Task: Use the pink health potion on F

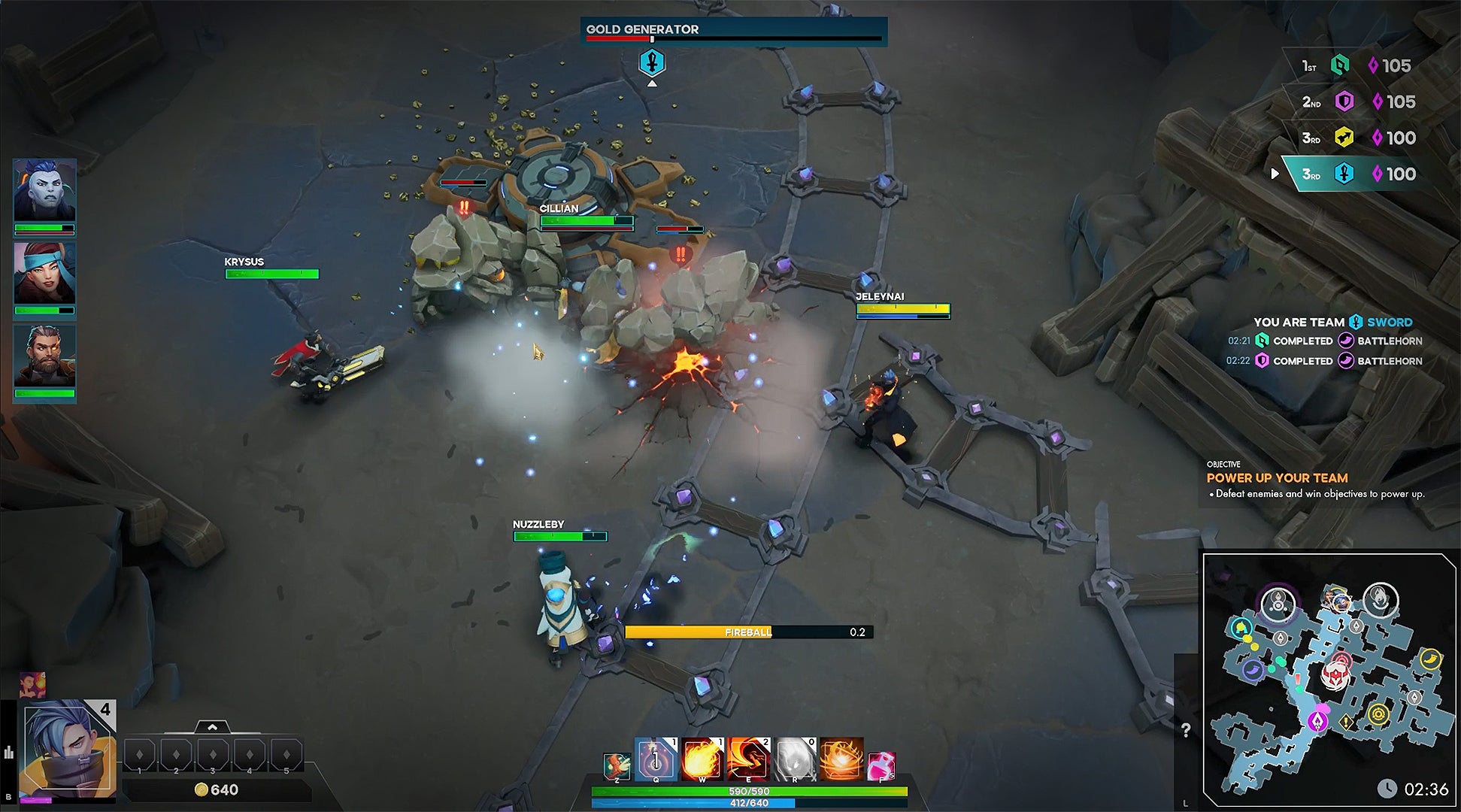Action: tap(885, 761)
